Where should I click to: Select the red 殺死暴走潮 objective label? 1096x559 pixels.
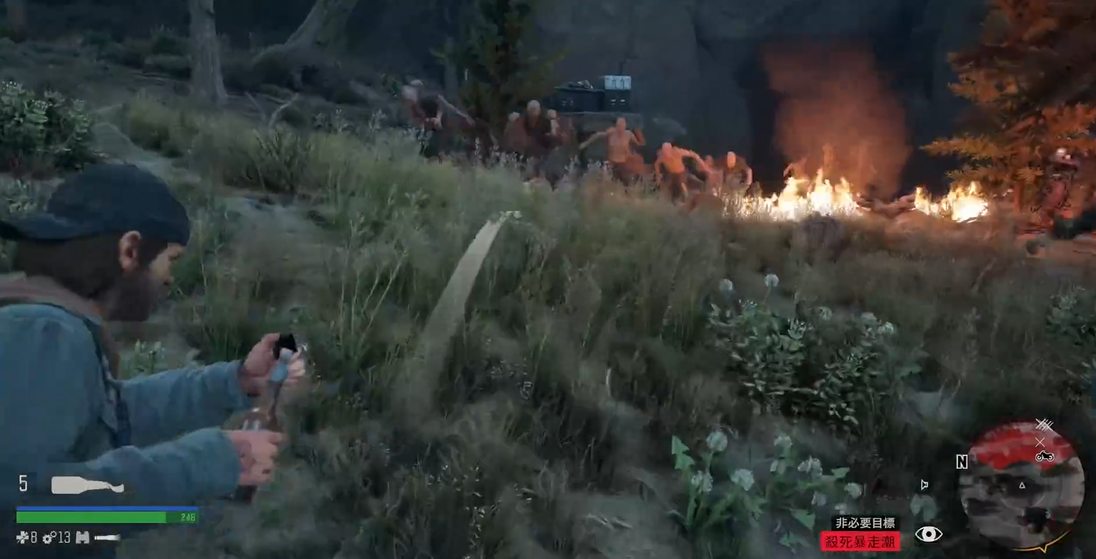click(x=859, y=541)
